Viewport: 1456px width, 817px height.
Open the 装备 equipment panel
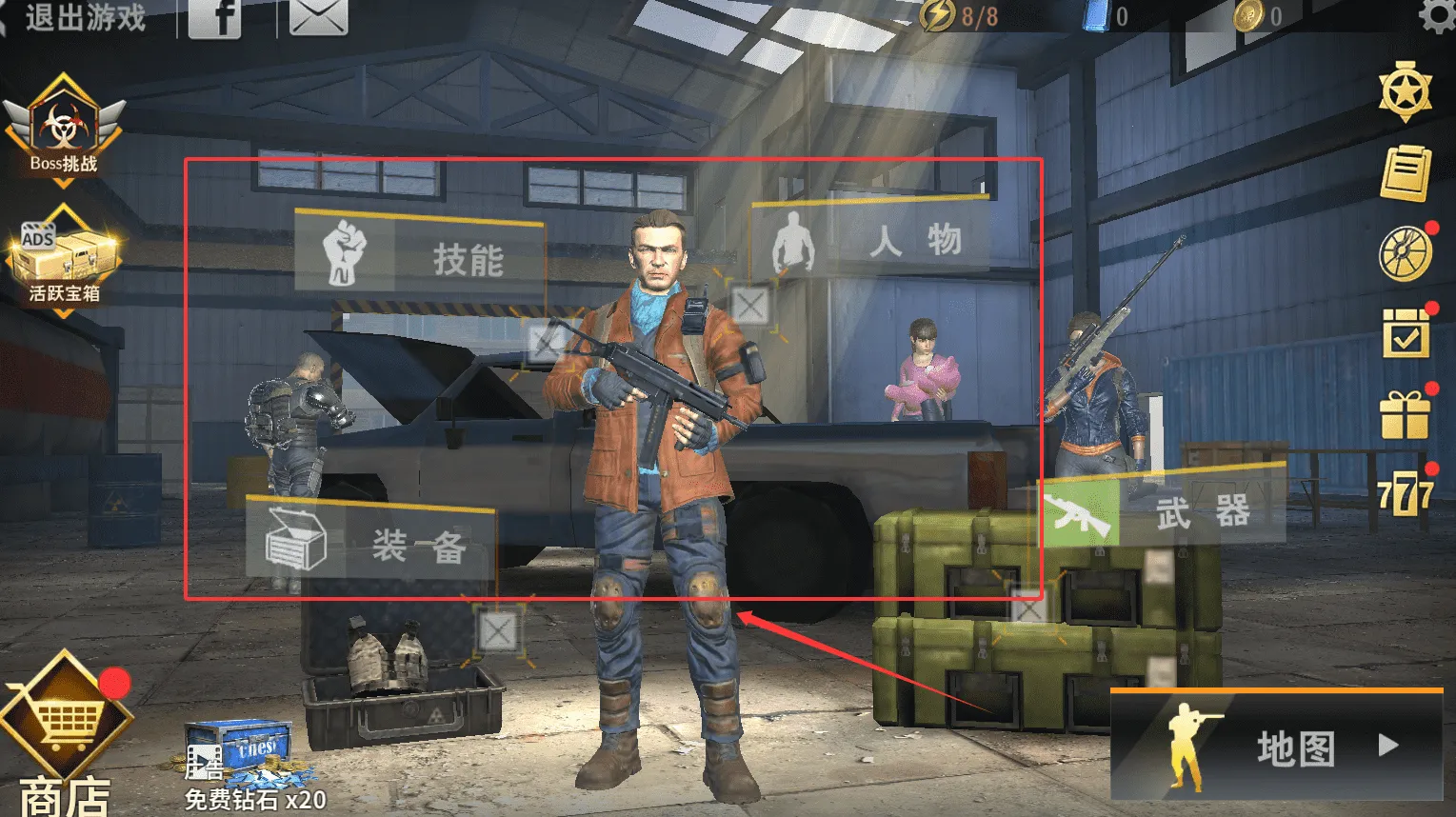tap(369, 543)
